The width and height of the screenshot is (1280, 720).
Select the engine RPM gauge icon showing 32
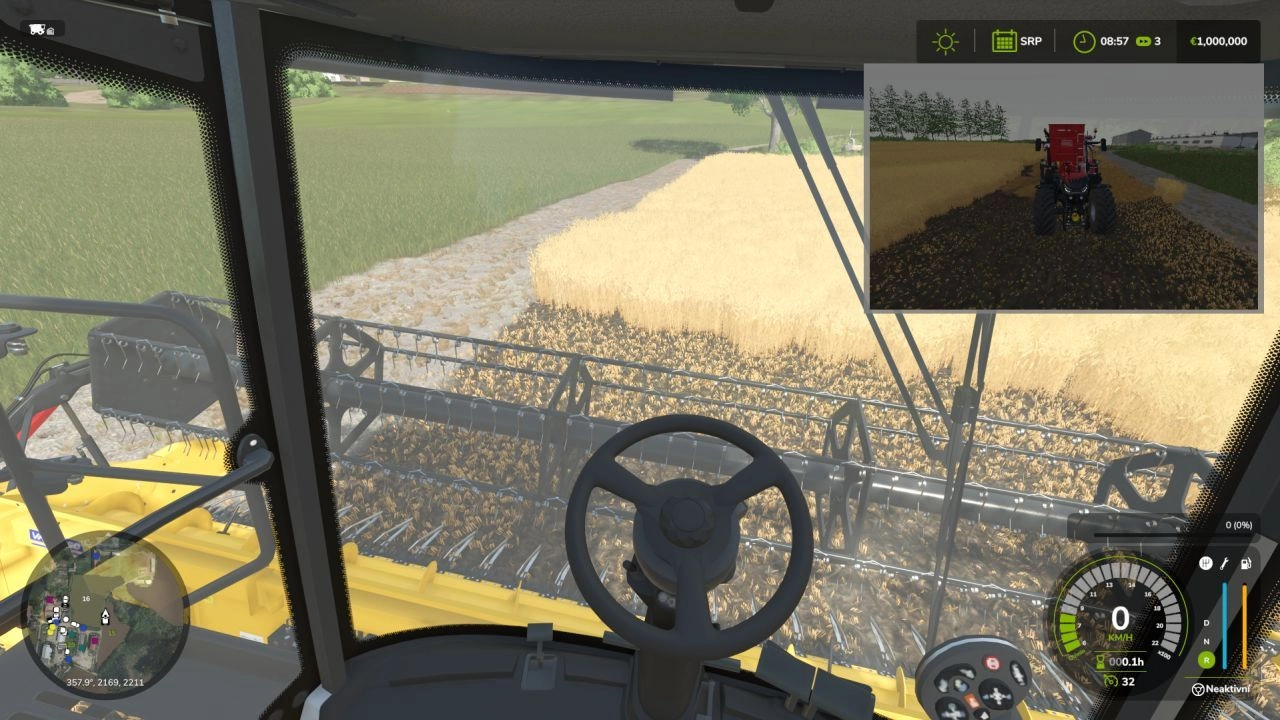click(1112, 681)
